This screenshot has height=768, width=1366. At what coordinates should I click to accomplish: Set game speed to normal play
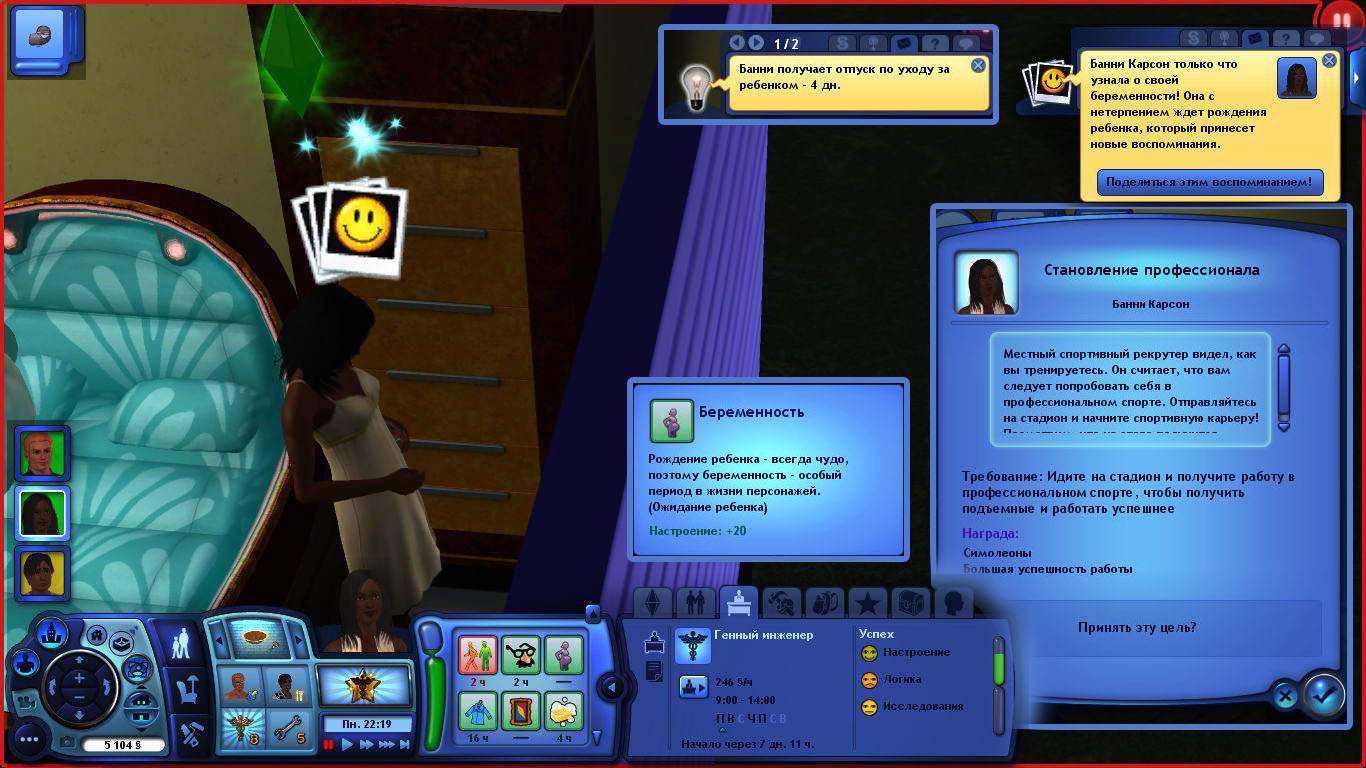[347, 744]
